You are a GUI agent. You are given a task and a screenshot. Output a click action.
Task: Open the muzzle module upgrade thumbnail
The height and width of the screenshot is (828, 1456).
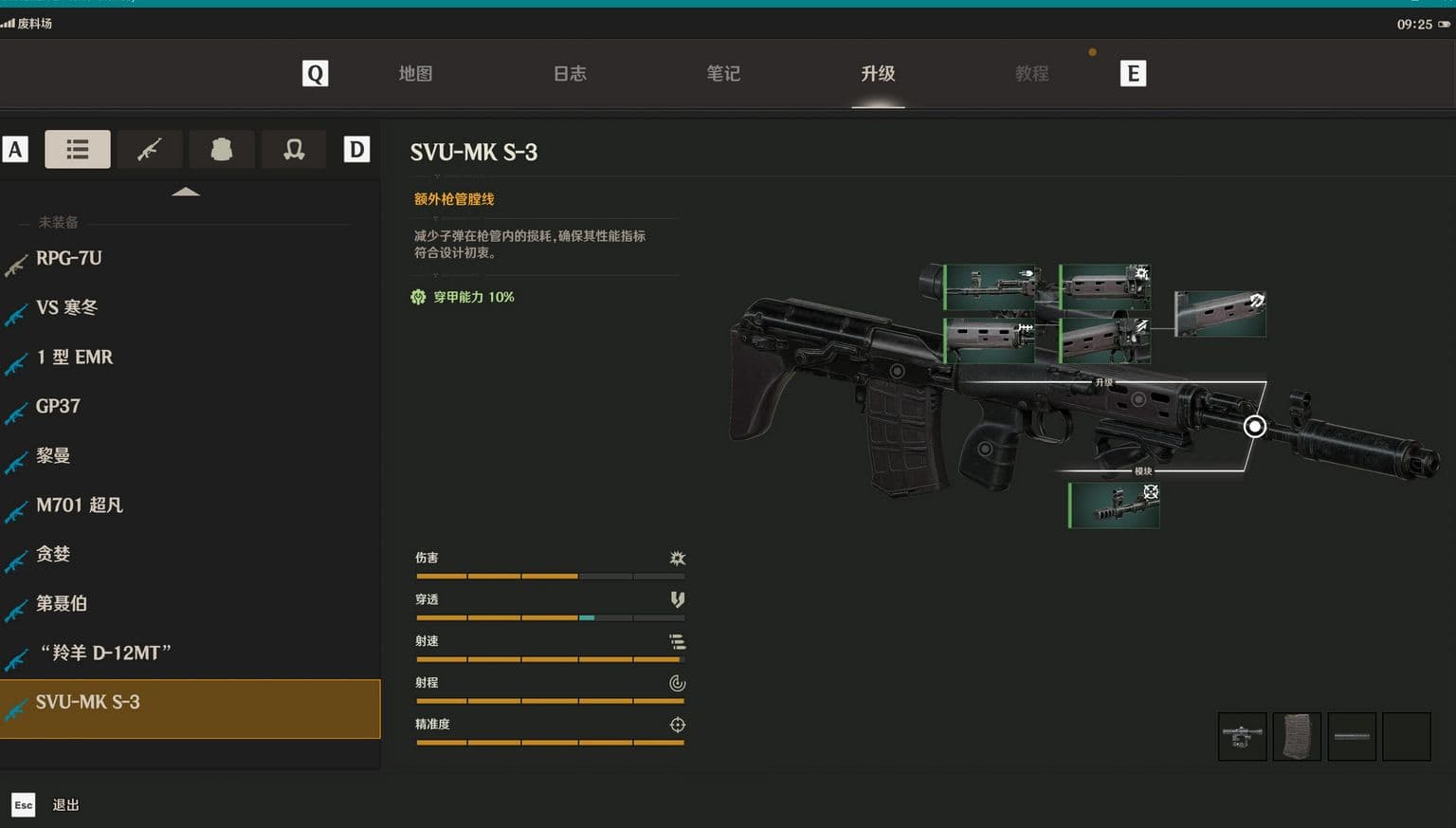point(1114,505)
